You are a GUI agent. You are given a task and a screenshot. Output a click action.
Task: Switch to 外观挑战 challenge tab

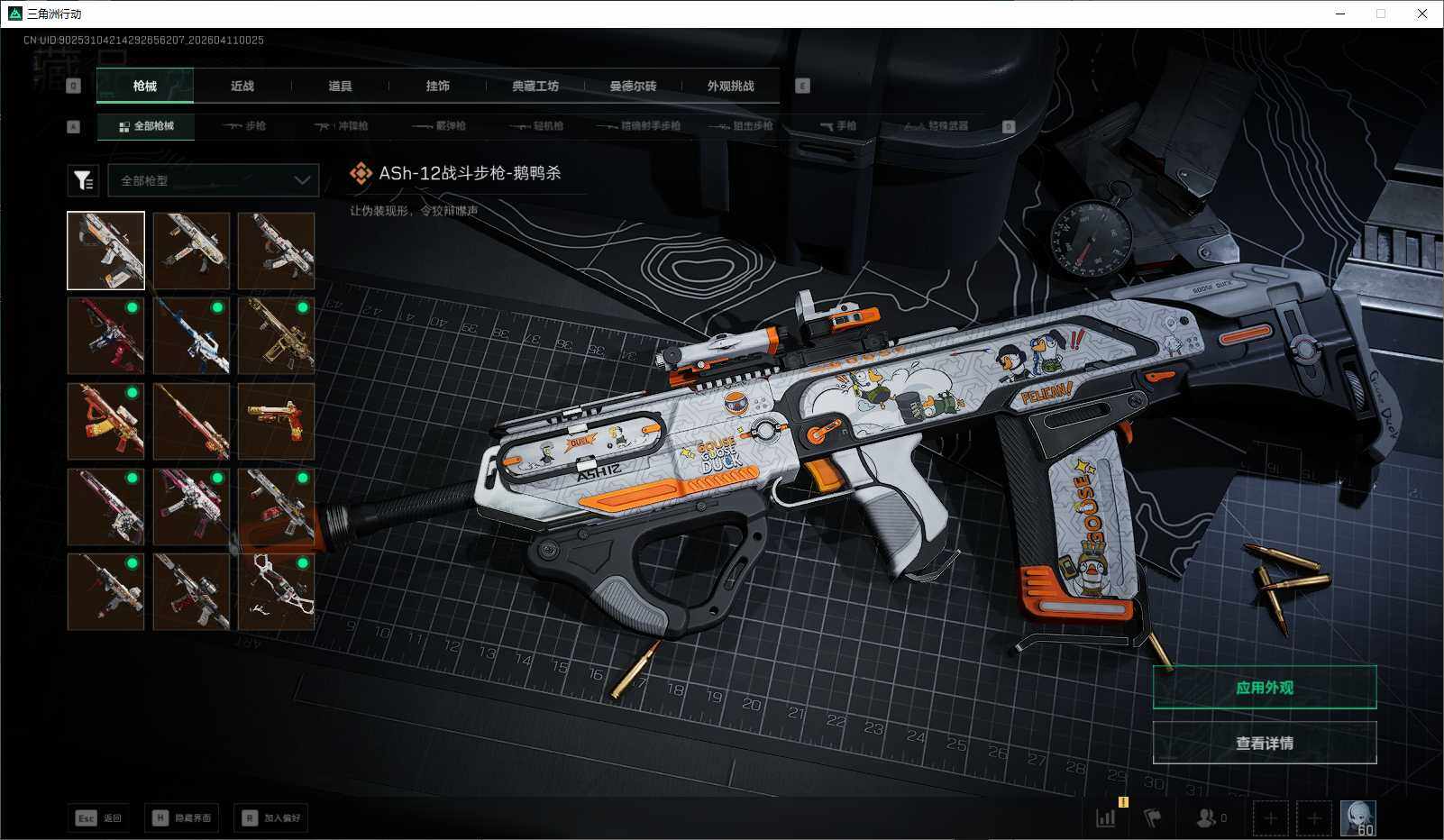click(x=730, y=86)
